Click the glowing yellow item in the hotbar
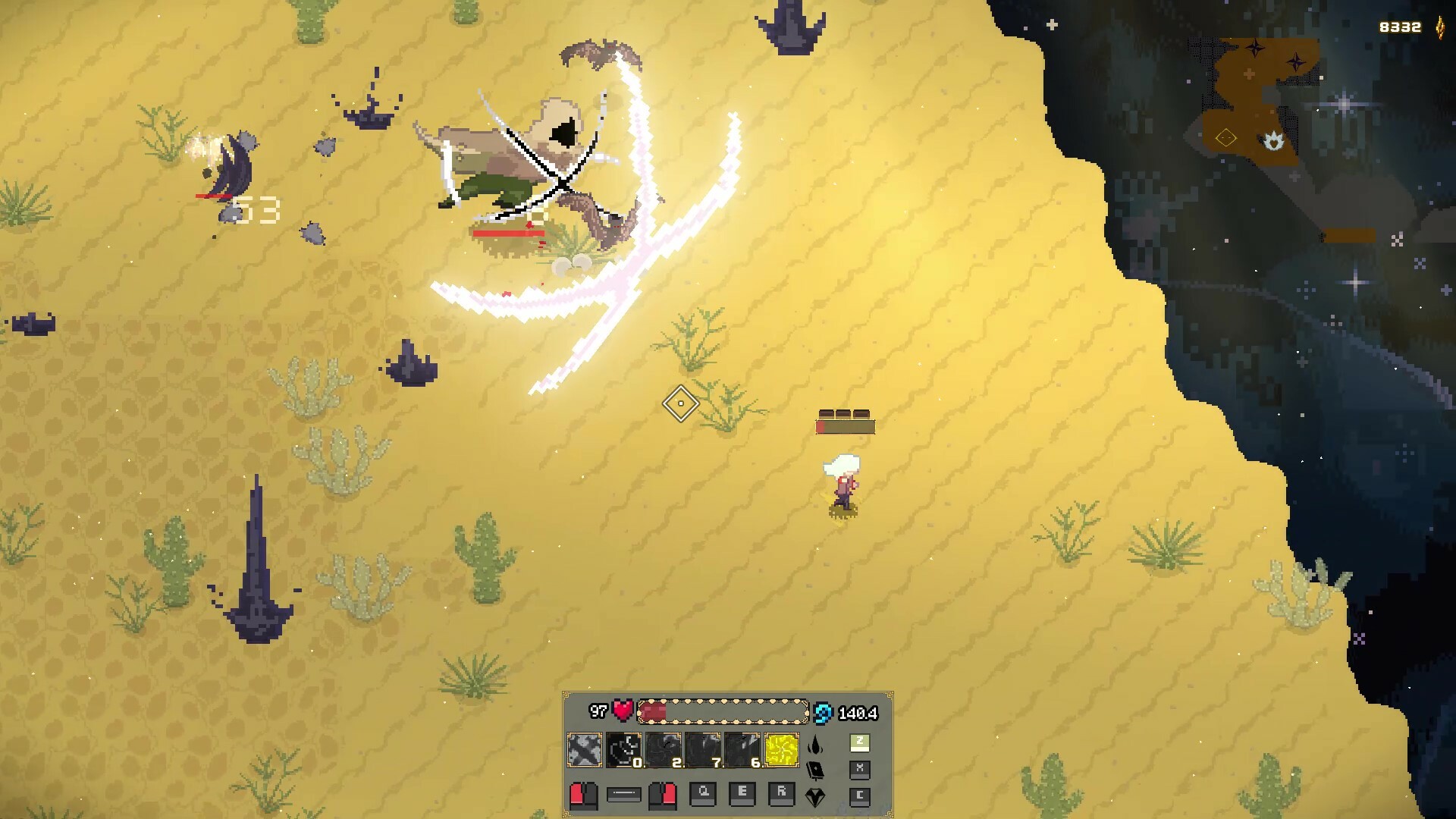 point(781,750)
